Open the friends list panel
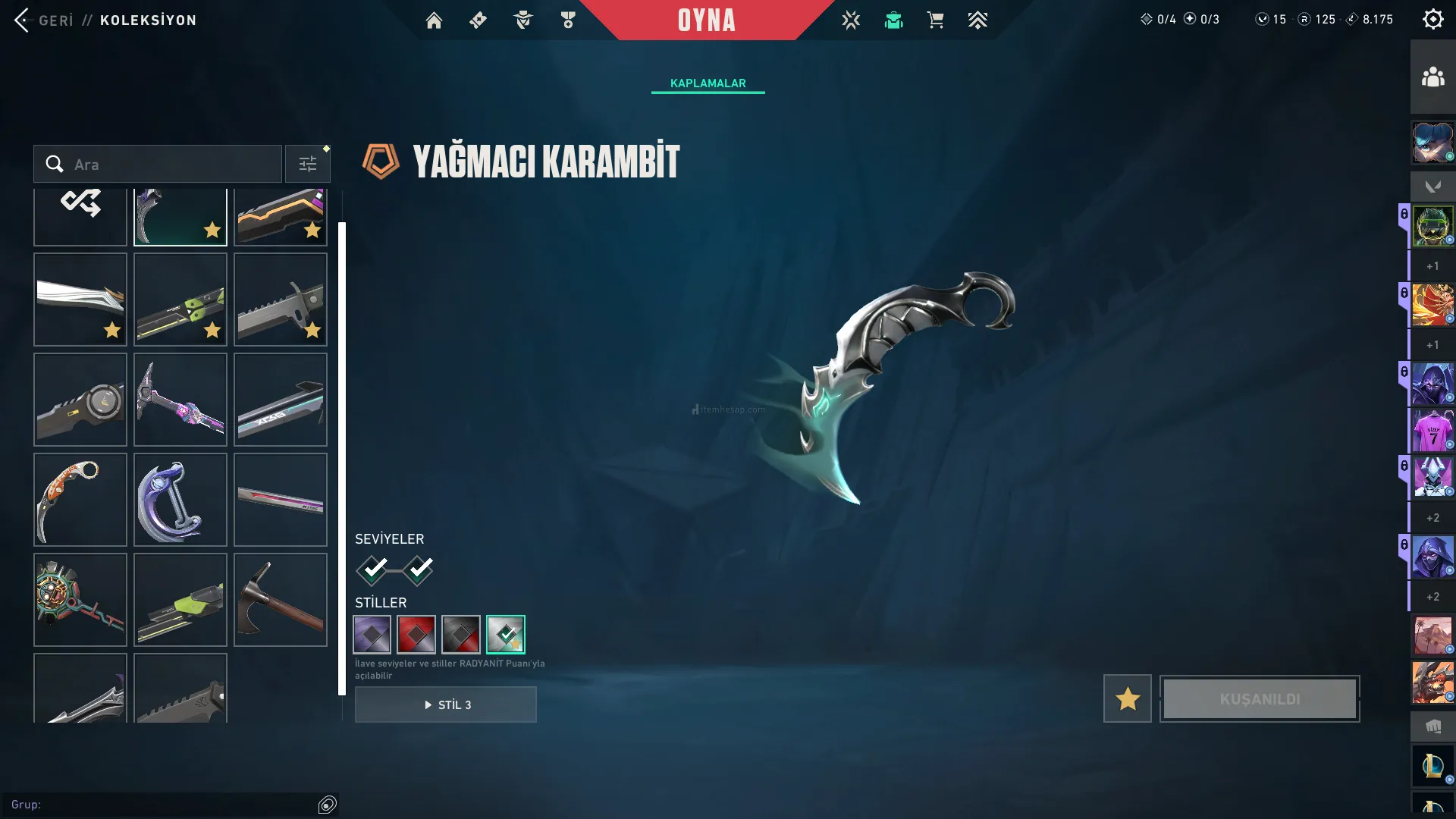1456x819 pixels. point(1432,77)
